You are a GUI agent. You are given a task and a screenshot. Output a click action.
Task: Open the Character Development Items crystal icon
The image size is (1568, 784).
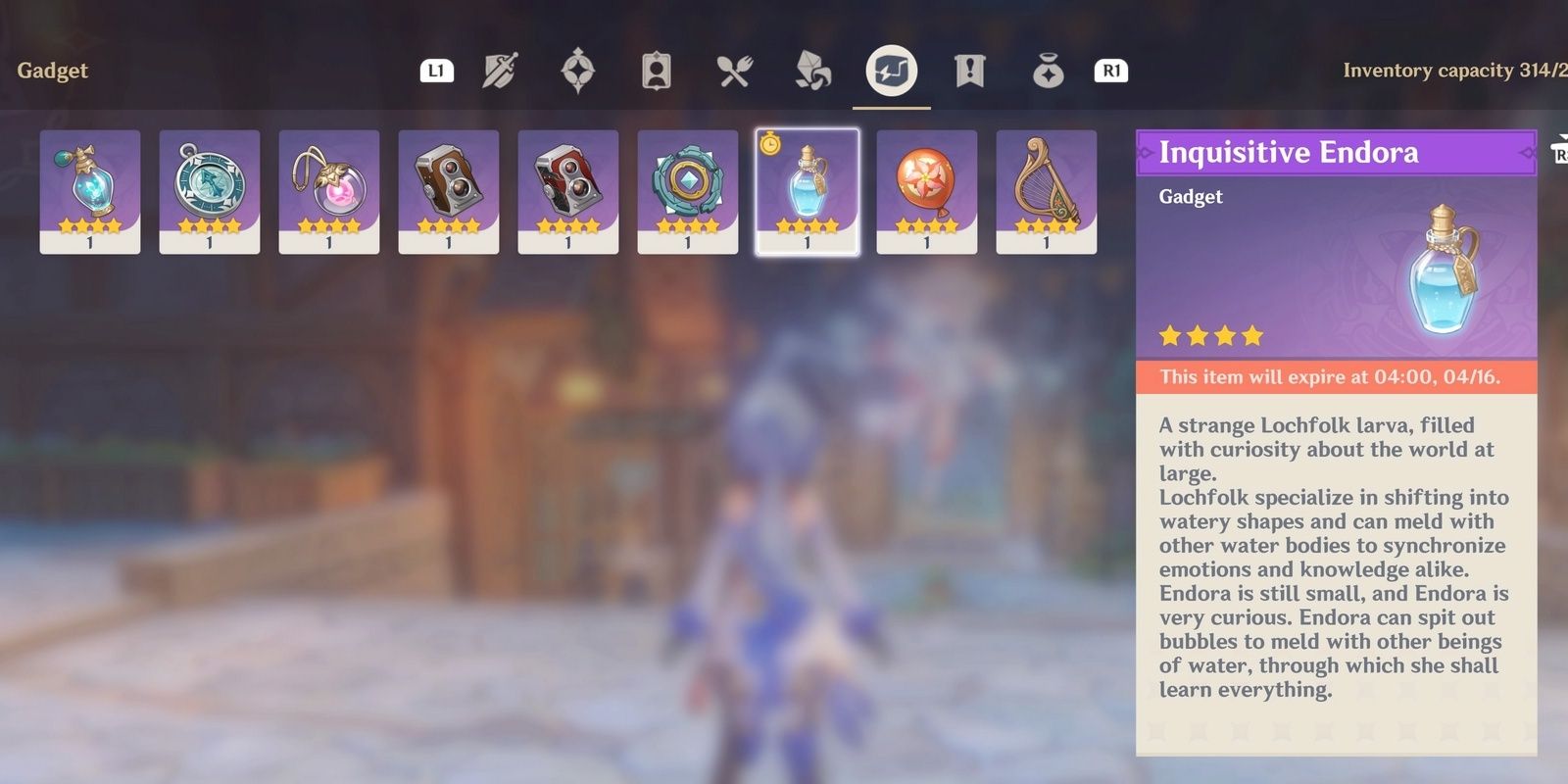[x=811, y=69]
